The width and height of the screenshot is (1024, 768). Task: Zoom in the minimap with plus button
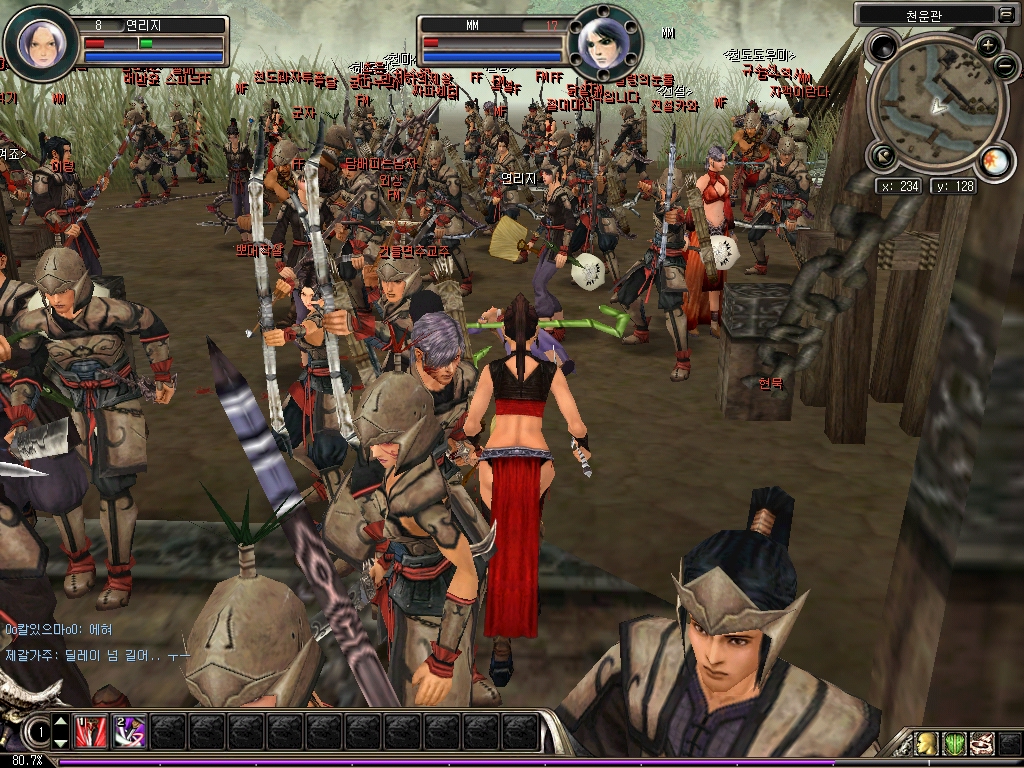coord(988,45)
